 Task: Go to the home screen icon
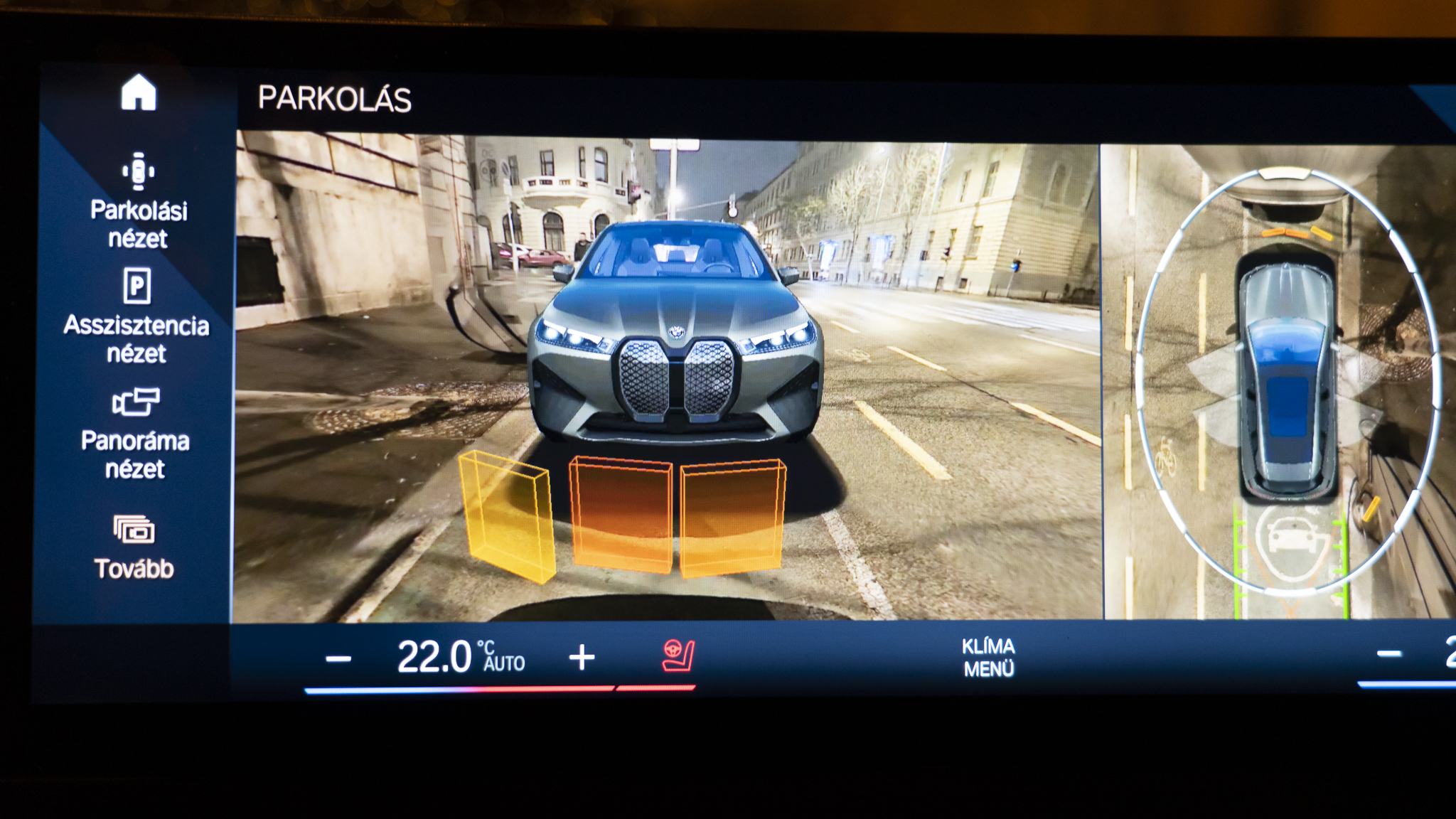[x=139, y=93]
